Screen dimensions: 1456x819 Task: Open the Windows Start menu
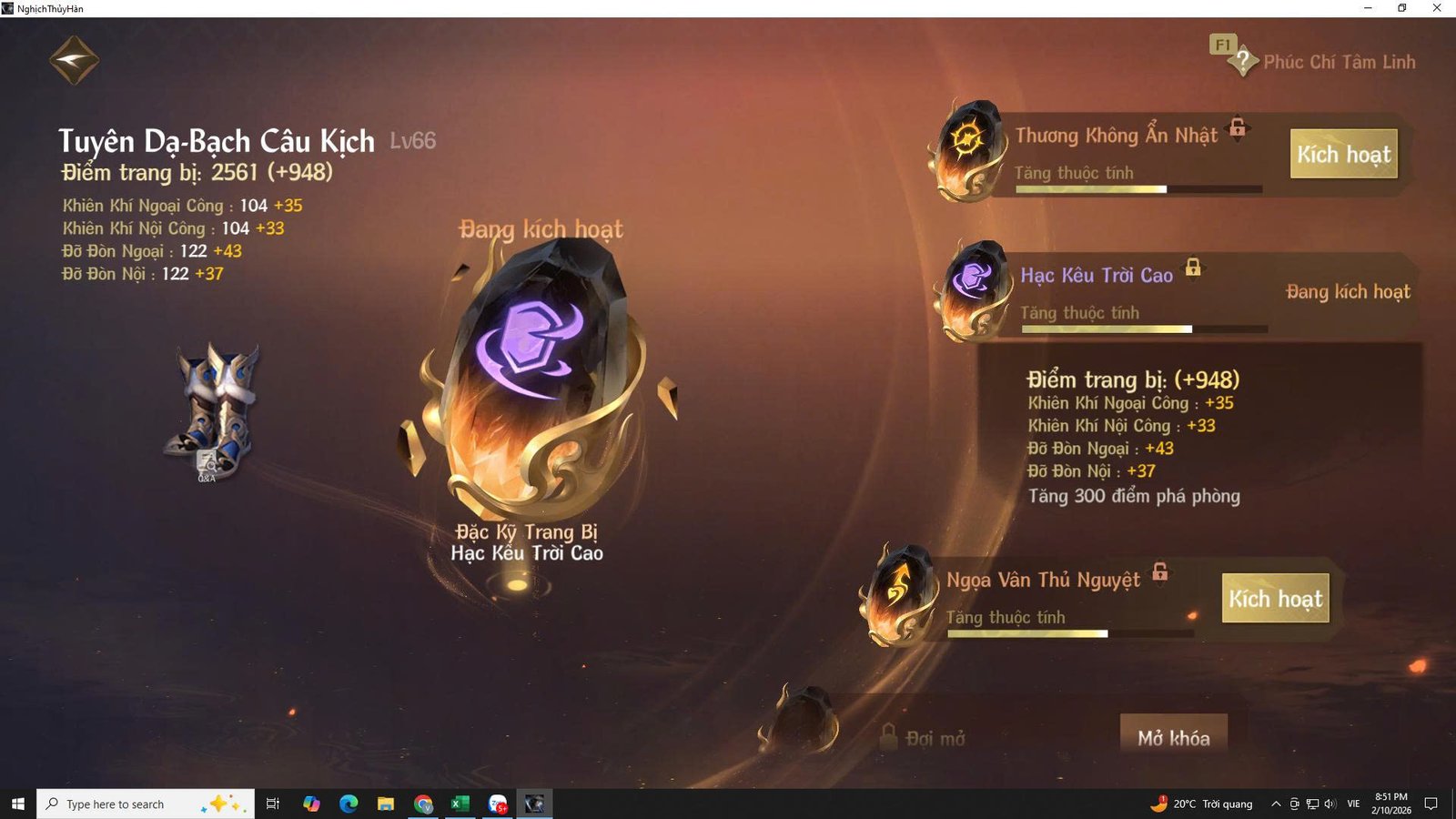[x=17, y=804]
